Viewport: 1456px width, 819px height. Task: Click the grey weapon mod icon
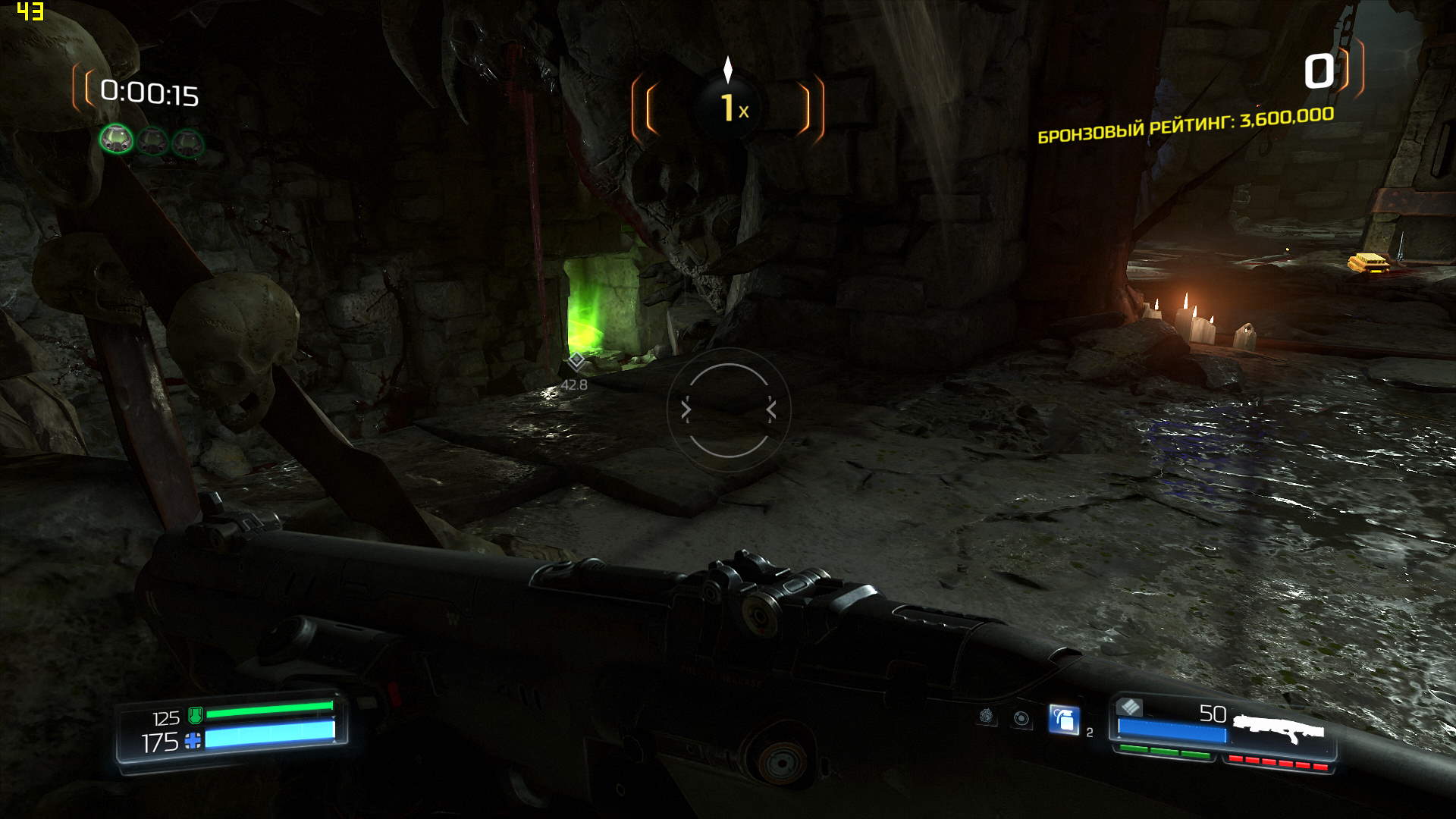(x=1130, y=708)
